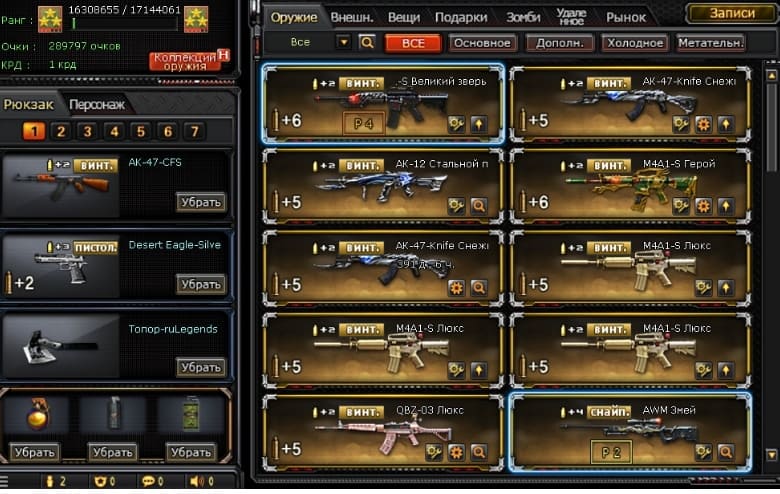The image size is (780, 494).
Task: Select backpack slot number 3
Action: (x=87, y=131)
